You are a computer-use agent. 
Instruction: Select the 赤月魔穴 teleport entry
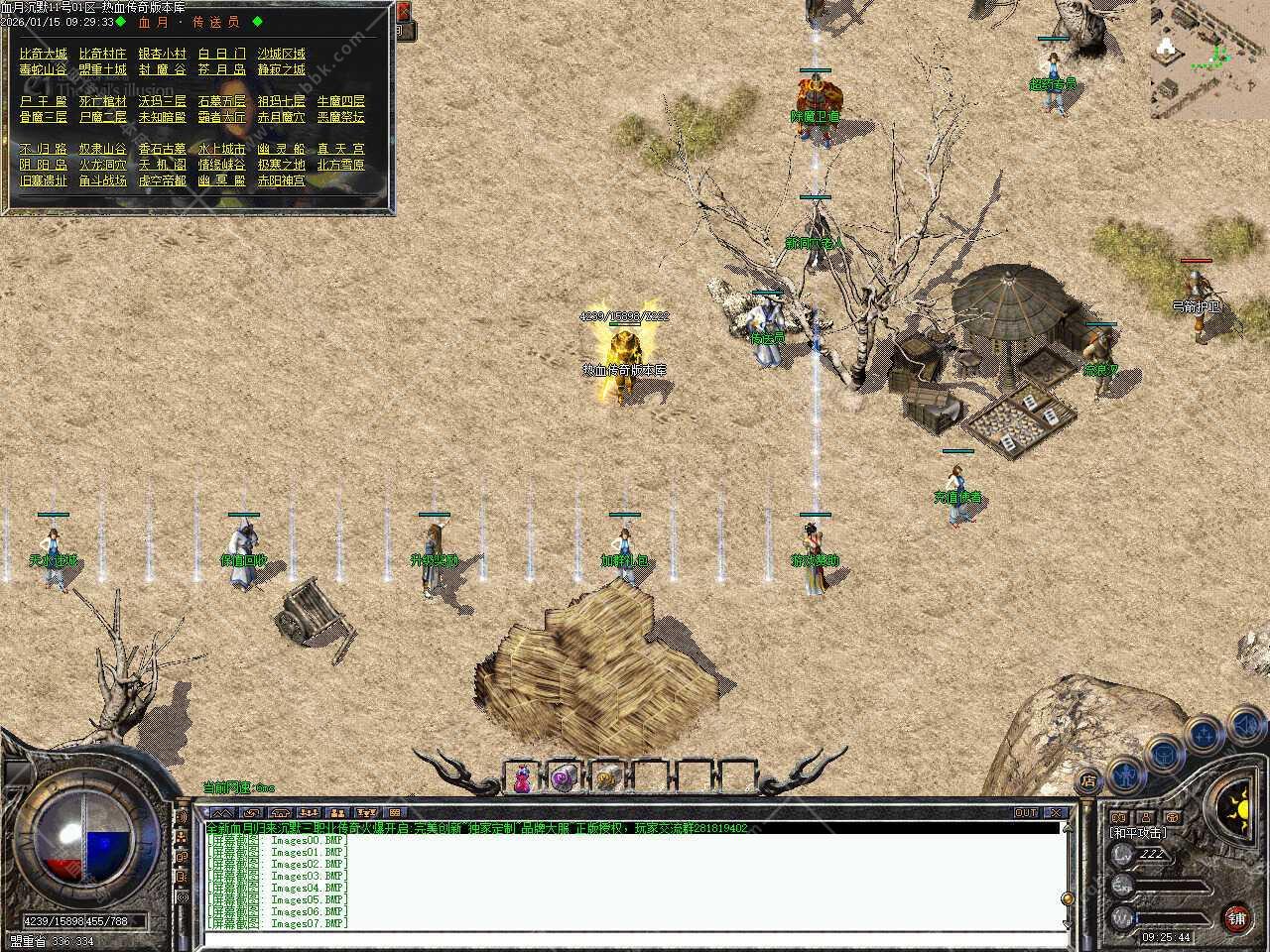[x=282, y=117]
